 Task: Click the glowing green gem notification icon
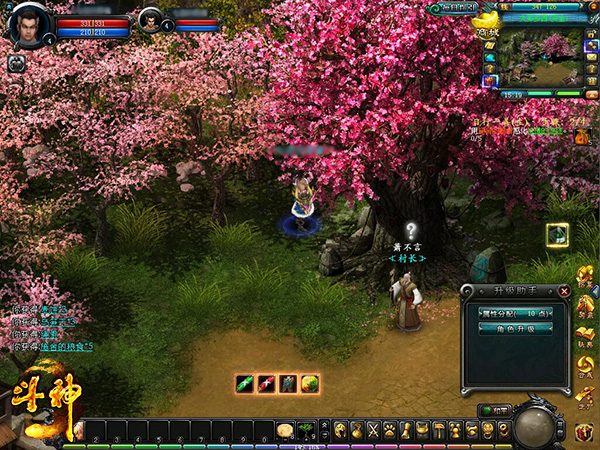(558, 235)
